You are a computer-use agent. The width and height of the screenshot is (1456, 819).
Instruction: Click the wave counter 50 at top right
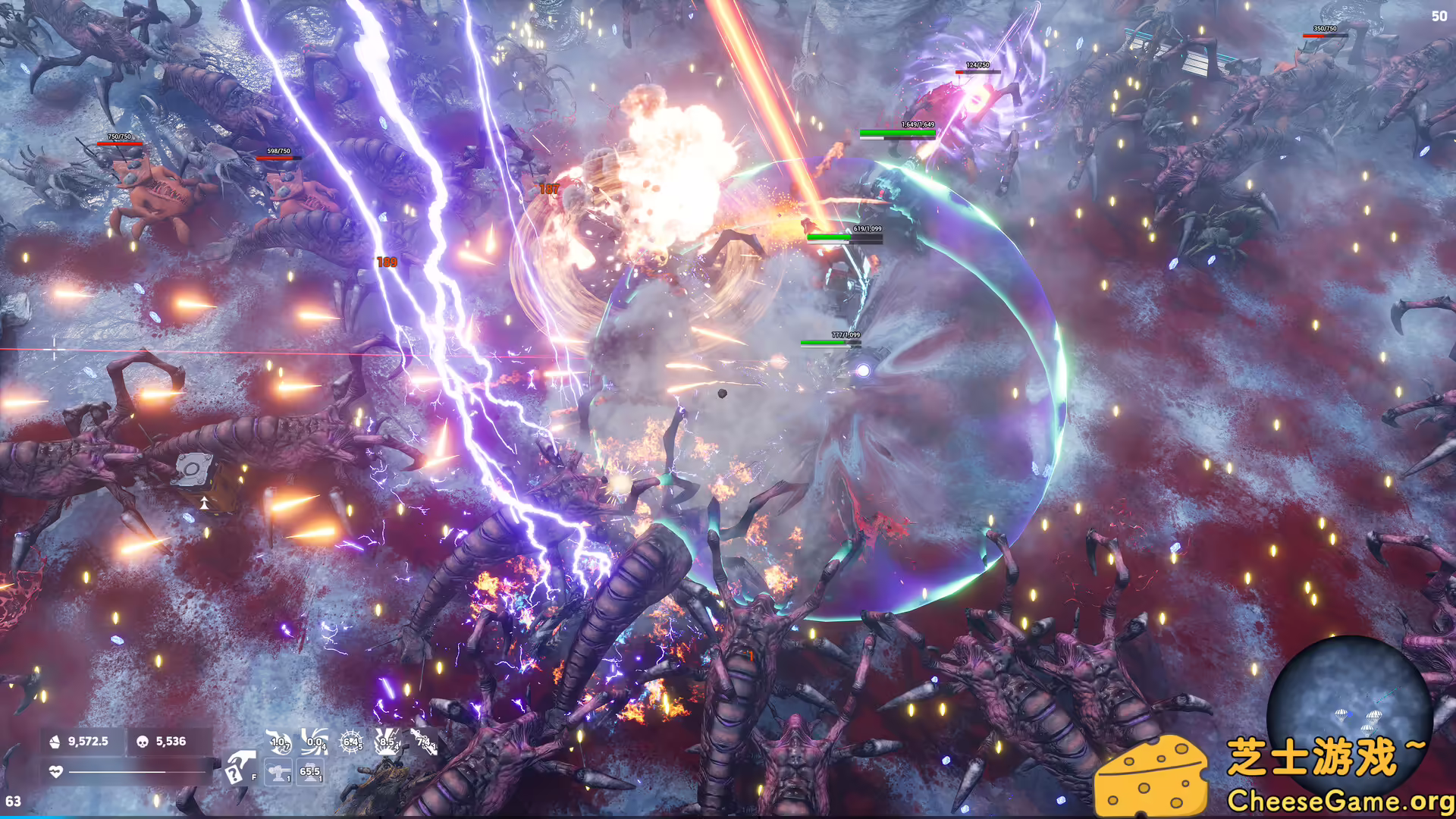[x=1439, y=15]
